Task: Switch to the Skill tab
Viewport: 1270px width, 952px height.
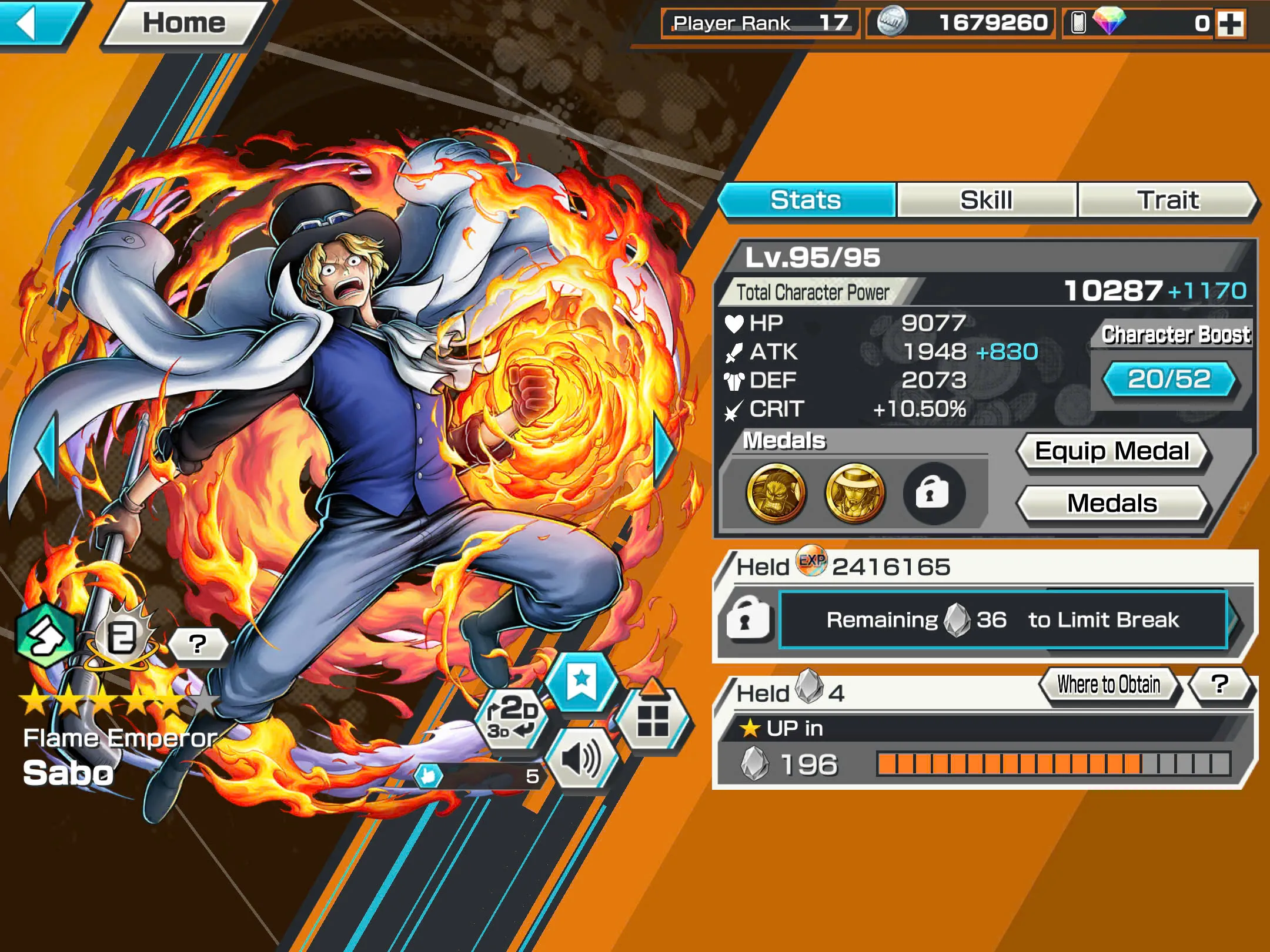Action: [x=987, y=200]
